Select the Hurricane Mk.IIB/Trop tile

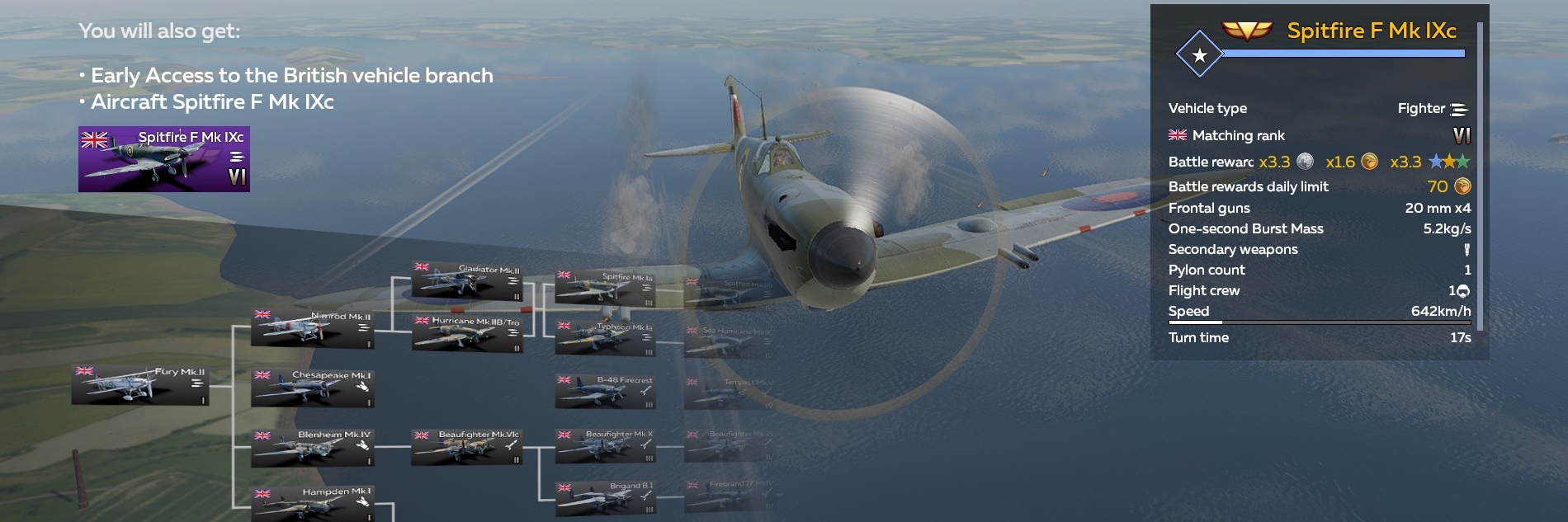point(468,332)
